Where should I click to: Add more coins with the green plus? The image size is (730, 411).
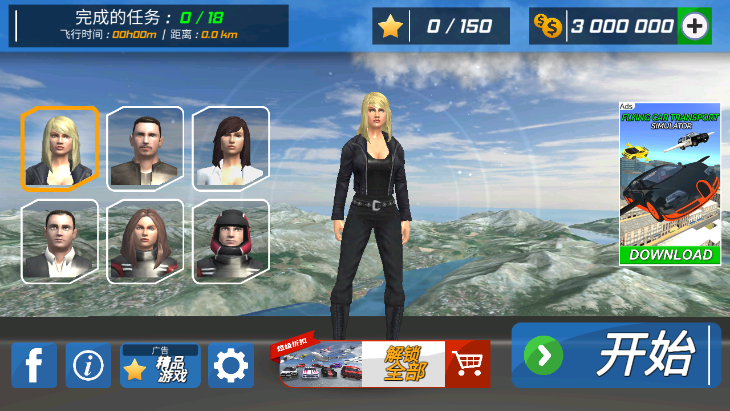click(694, 26)
